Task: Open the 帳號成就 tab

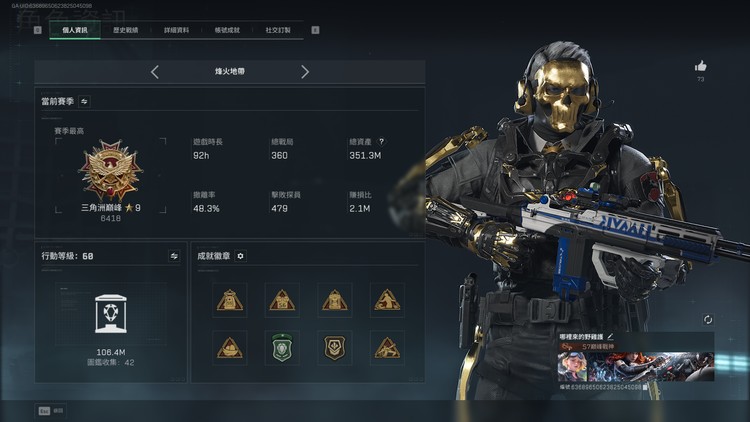Action: click(x=227, y=30)
